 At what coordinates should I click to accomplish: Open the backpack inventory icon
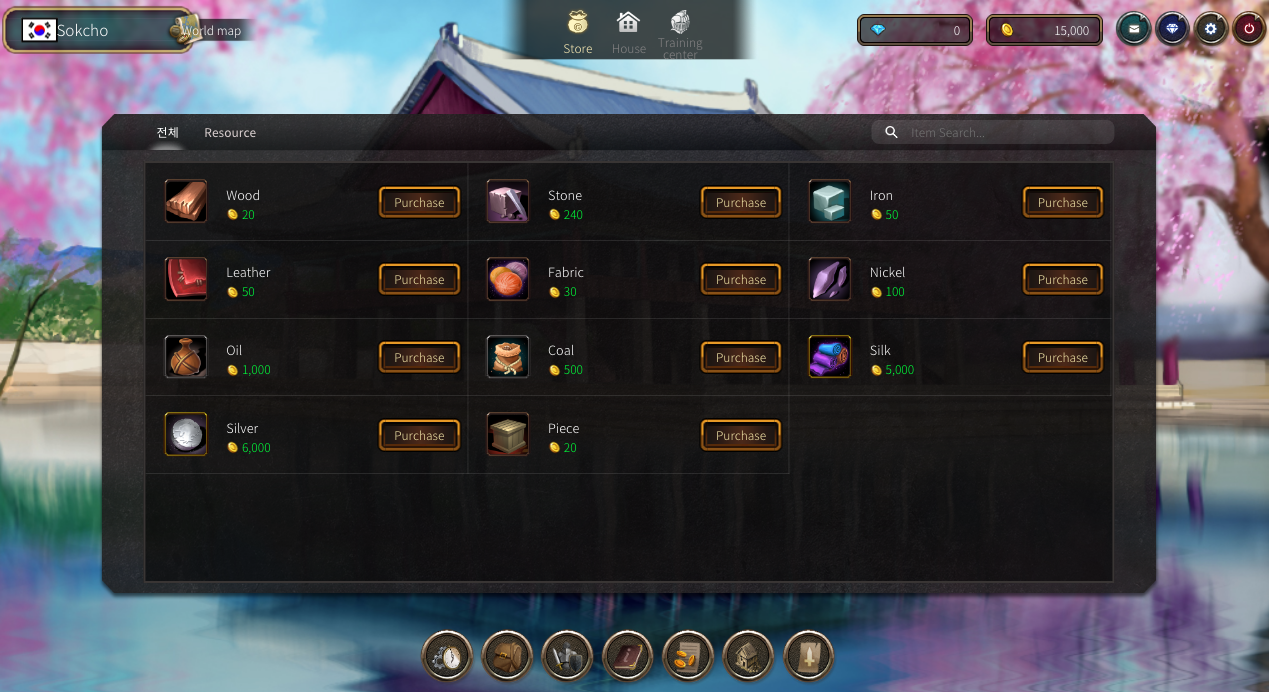[x=507, y=656]
